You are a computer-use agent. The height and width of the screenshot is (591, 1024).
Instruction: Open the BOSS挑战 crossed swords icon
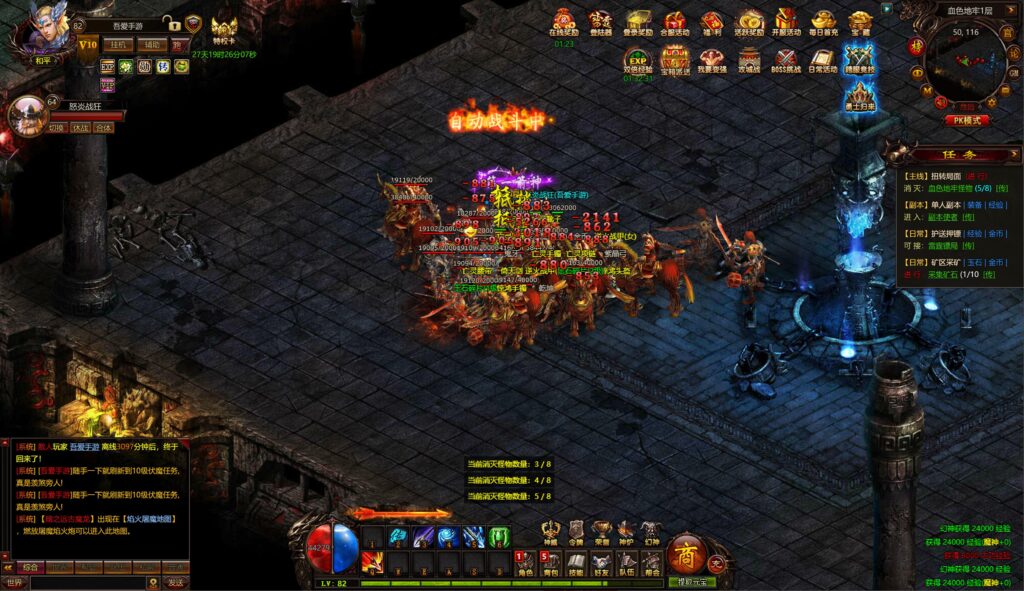(x=786, y=60)
